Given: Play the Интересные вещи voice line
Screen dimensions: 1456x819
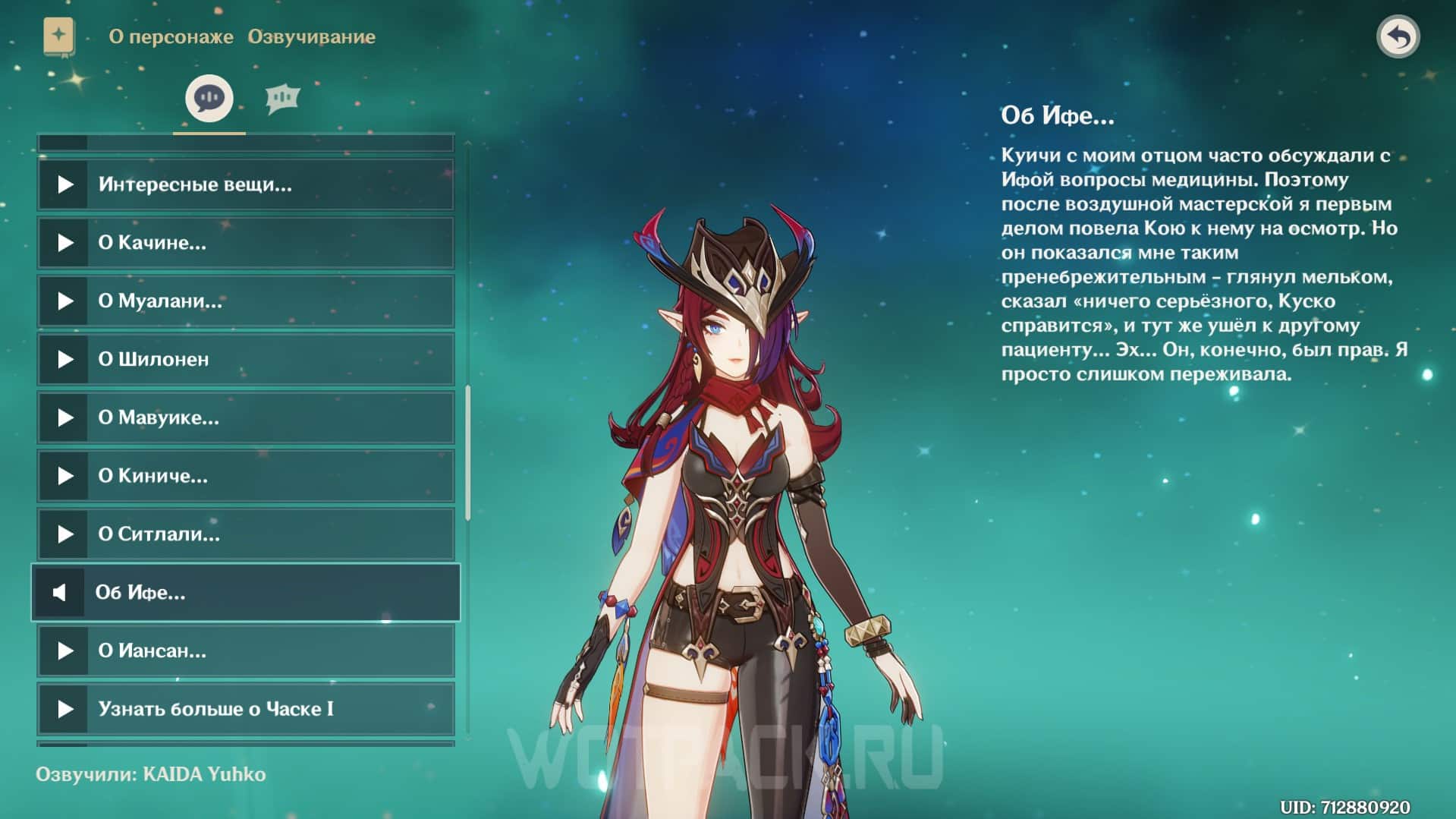Looking at the screenshot, I should pos(67,184).
